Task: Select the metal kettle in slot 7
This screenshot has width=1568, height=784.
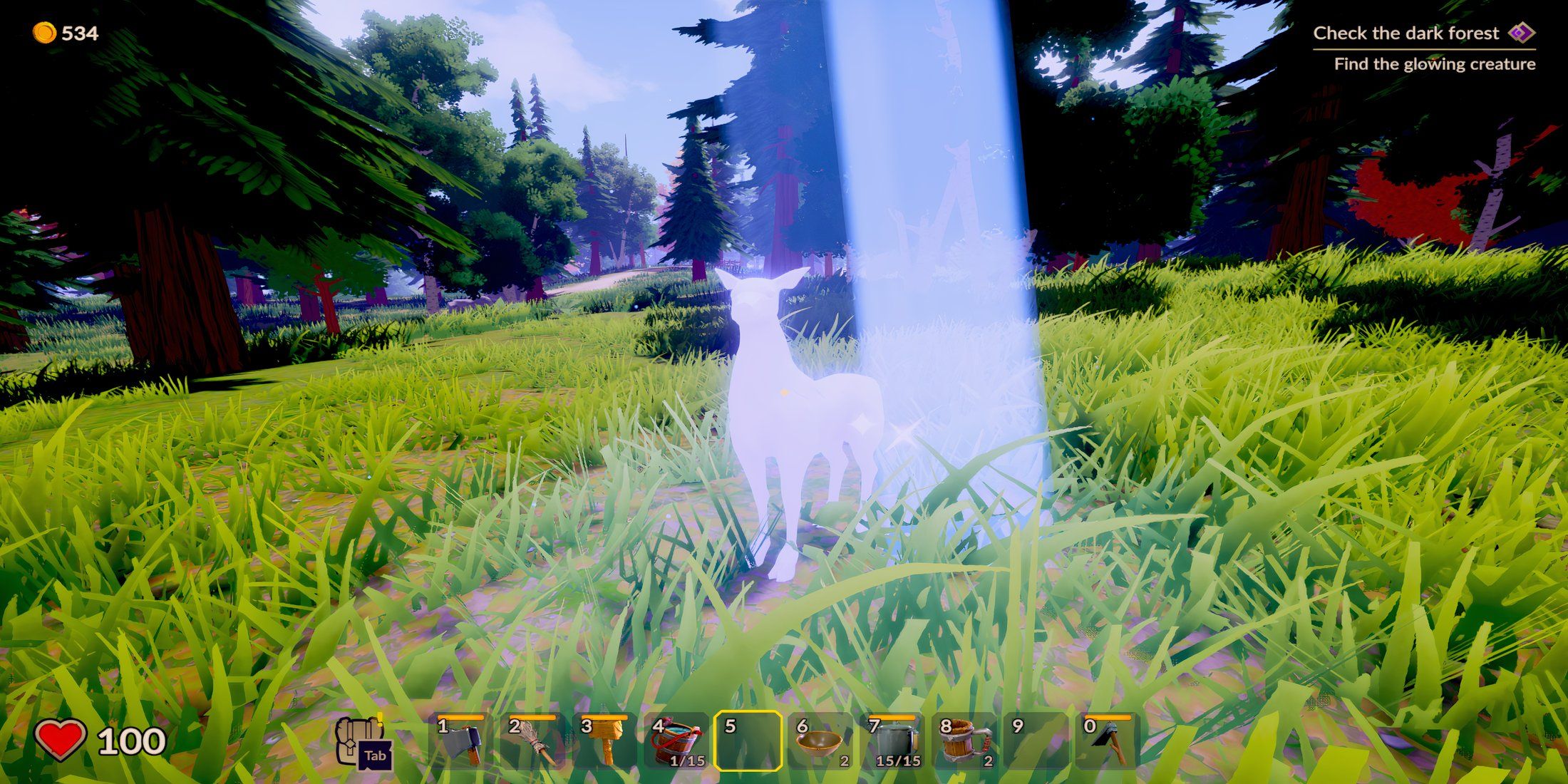Action: [892, 742]
